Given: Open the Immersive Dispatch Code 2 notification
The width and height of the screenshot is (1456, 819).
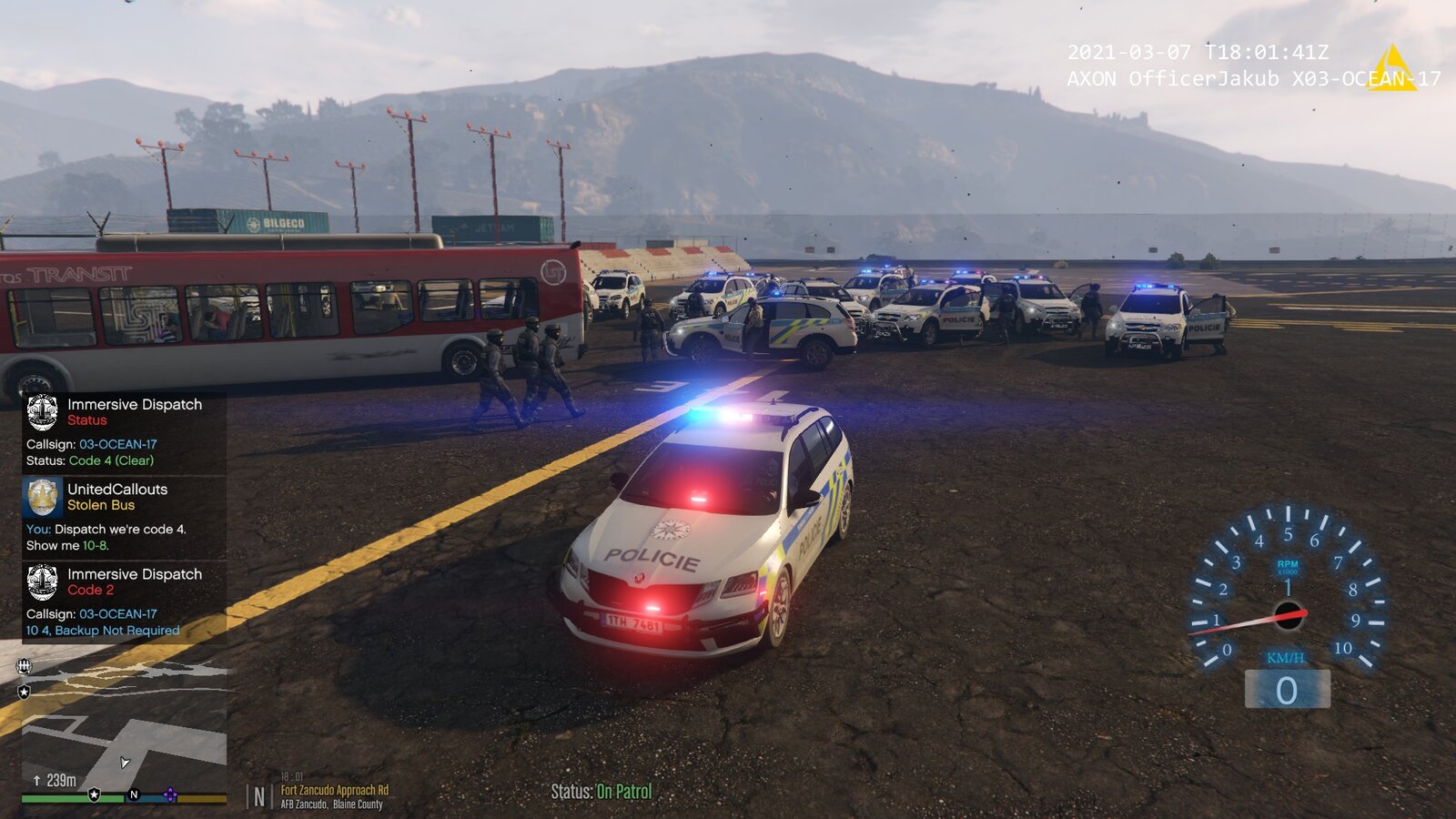Looking at the screenshot, I should pos(124,602).
